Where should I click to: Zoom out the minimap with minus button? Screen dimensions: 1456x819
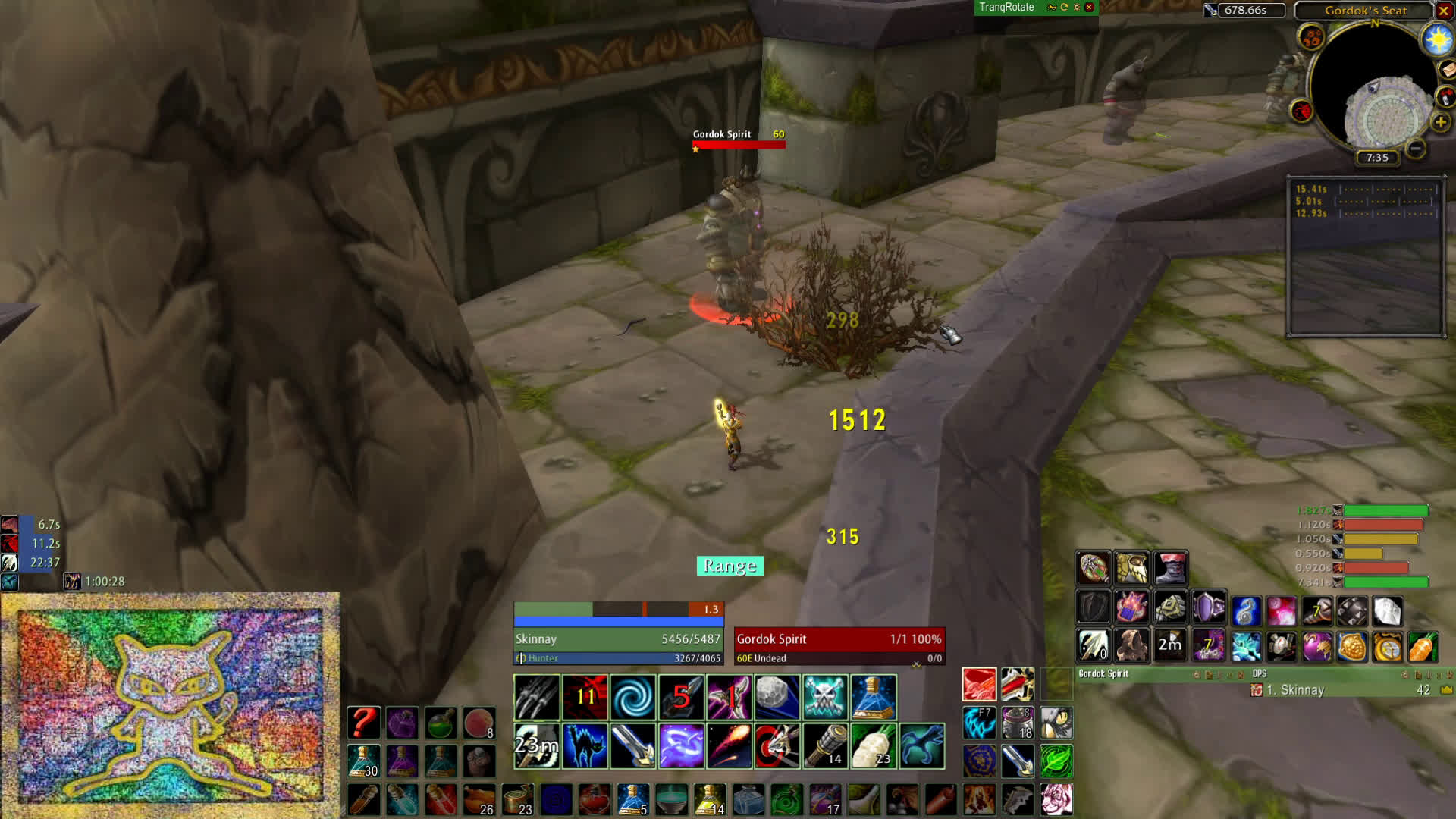[x=1415, y=149]
